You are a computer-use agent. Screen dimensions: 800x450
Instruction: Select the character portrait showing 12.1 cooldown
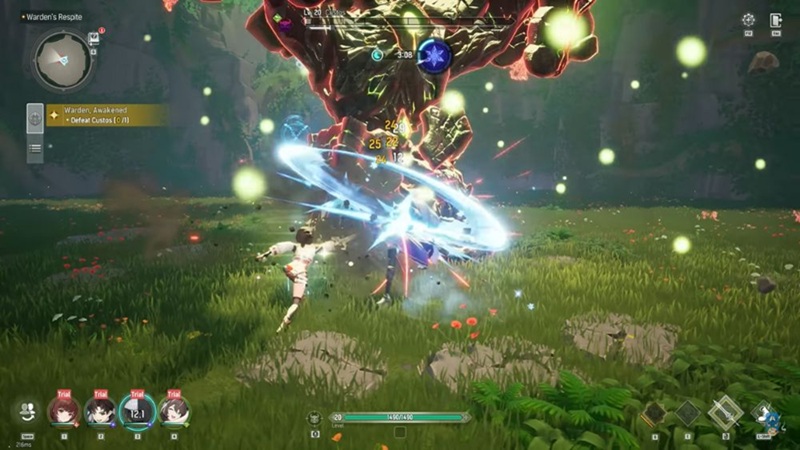pyautogui.click(x=137, y=410)
